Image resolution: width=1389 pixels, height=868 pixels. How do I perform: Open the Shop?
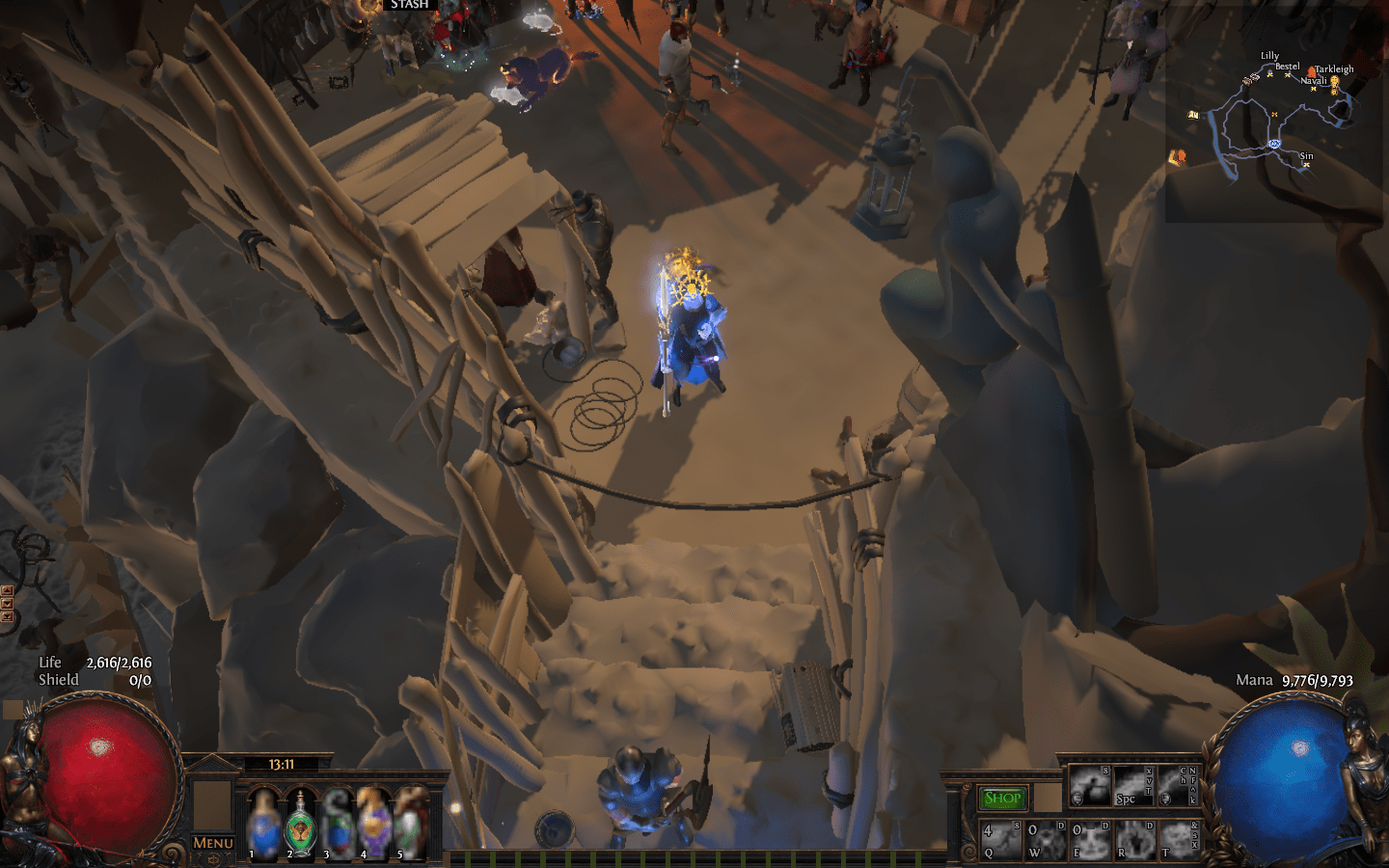1003,799
